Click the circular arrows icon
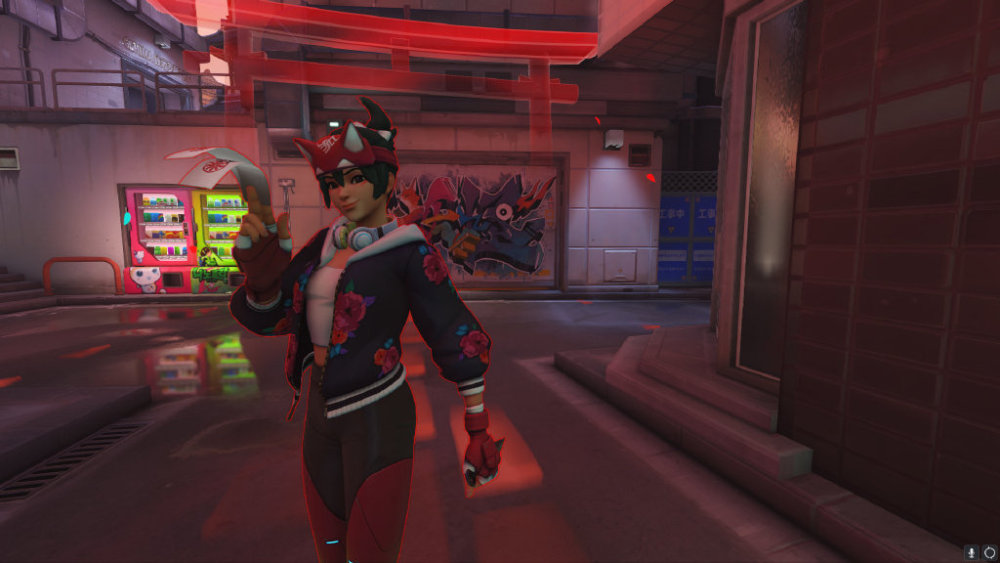This screenshot has height=563, width=1000. point(988,551)
